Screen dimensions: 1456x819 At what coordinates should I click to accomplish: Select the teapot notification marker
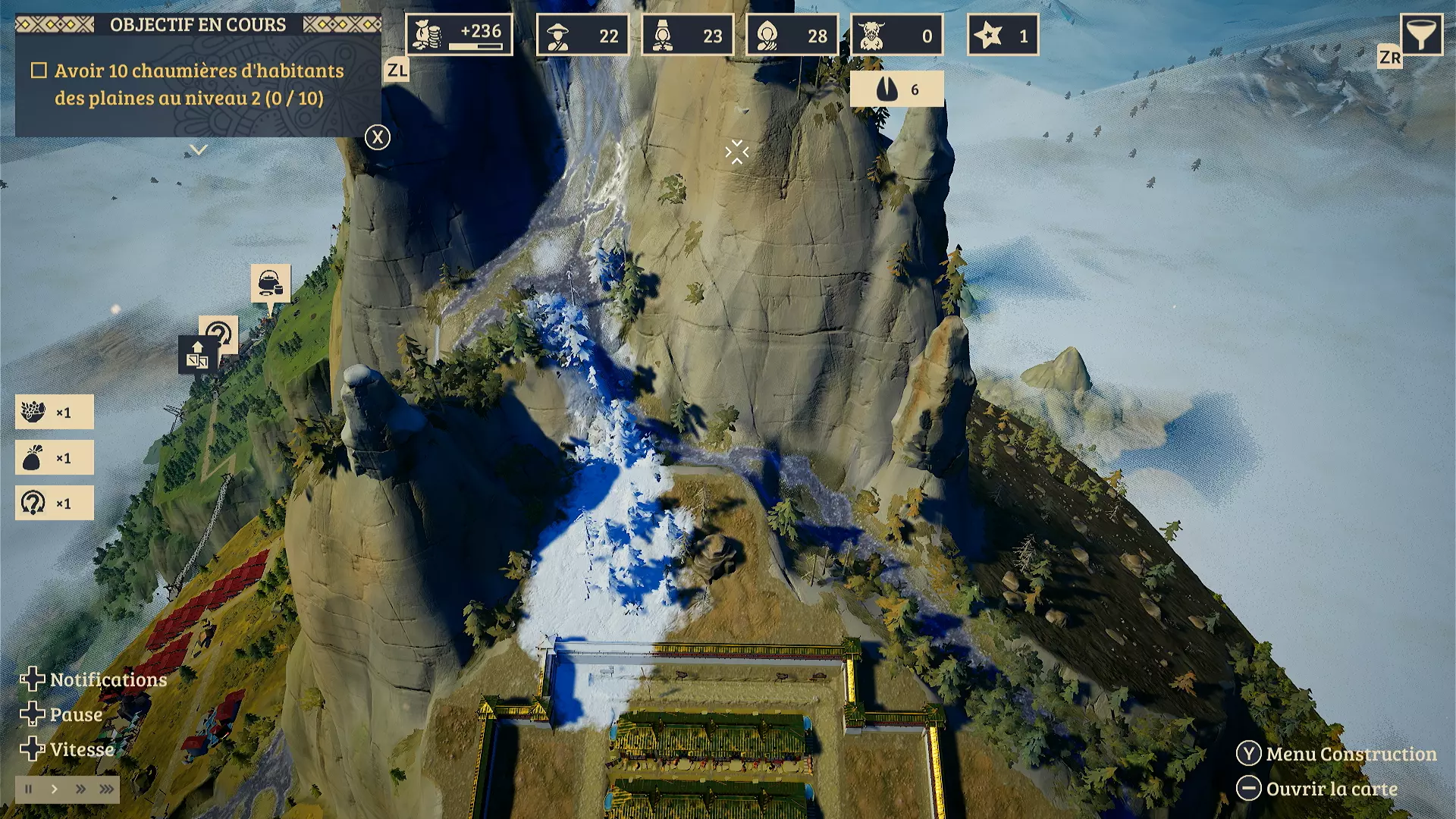[x=271, y=283]
